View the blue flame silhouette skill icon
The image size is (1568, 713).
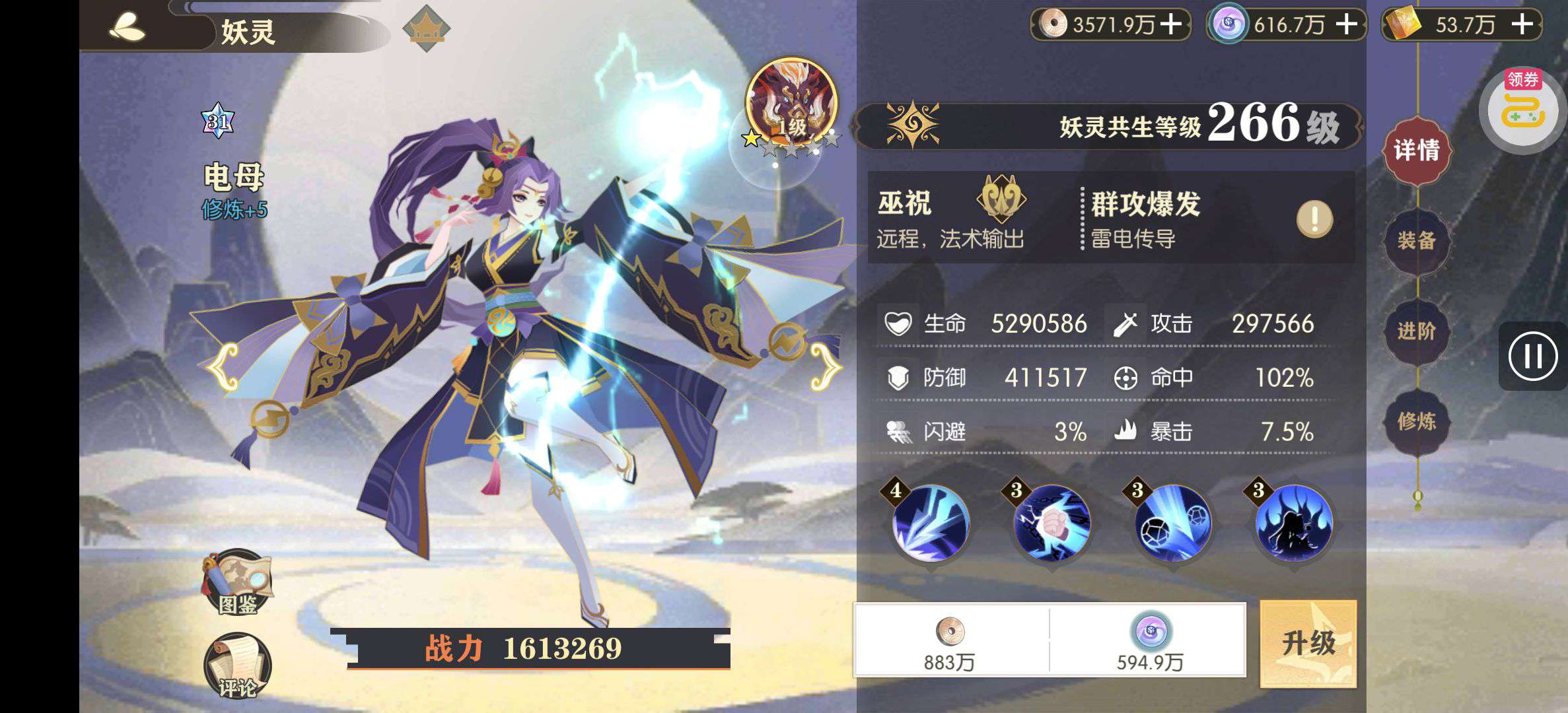[1294, 524]
